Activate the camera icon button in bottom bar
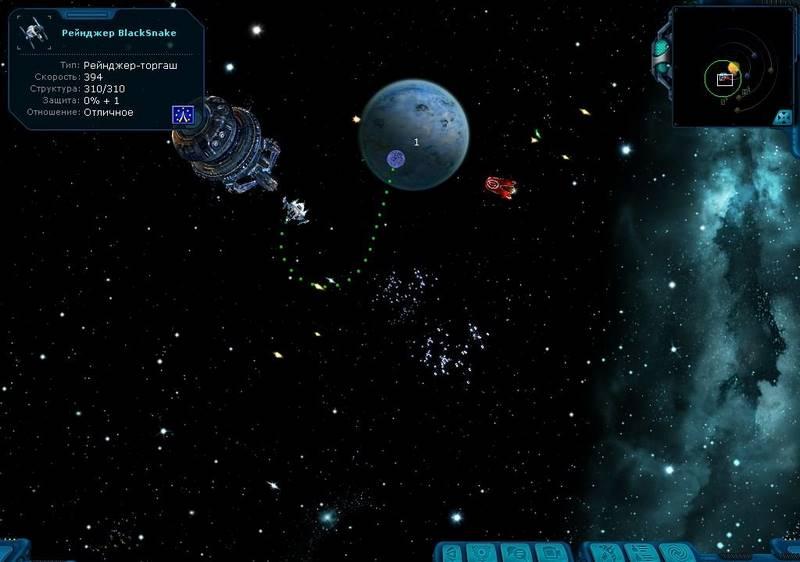Viewport: 800px width, 562px height. tap(550, 552)
